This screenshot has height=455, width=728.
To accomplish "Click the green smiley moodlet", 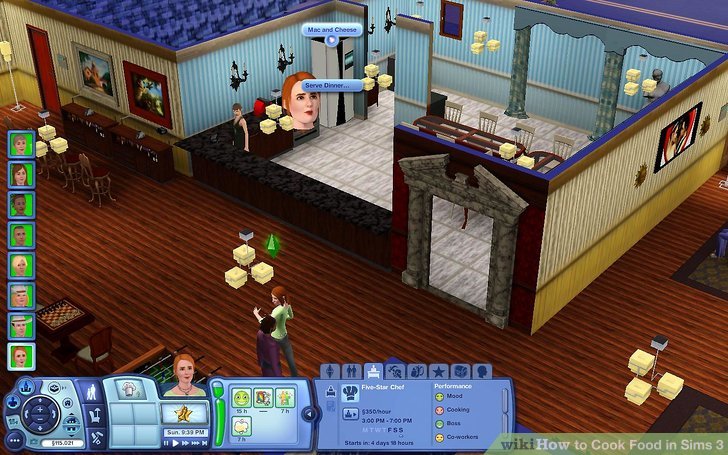I will [x=241, y=397].
